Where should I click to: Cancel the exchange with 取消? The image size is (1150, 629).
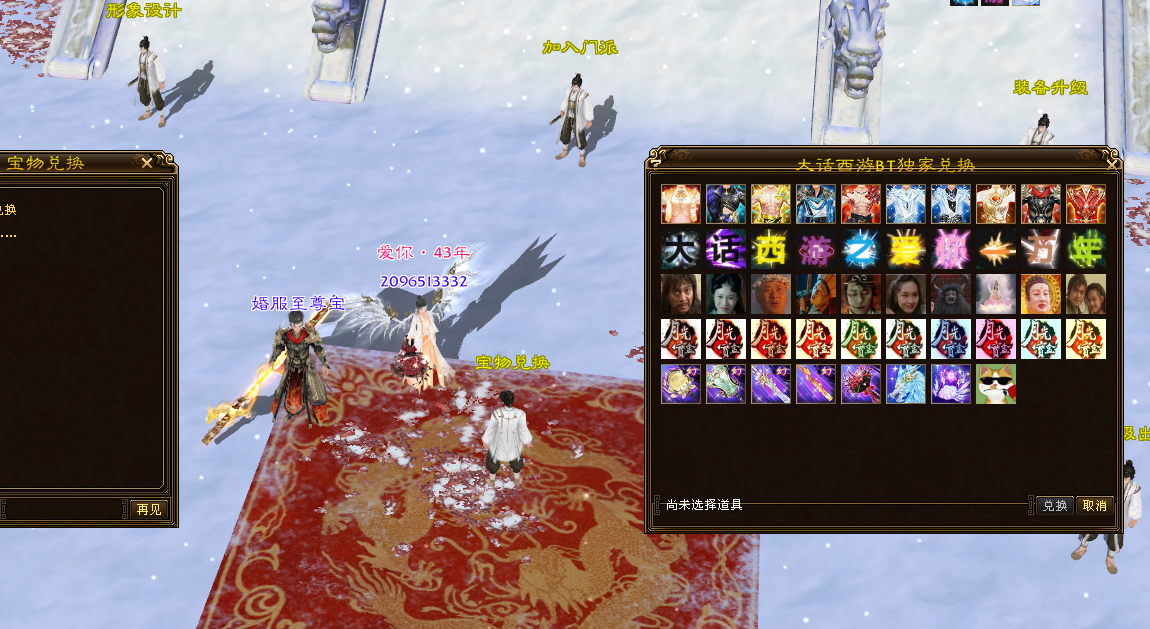tap(1094, 506)
